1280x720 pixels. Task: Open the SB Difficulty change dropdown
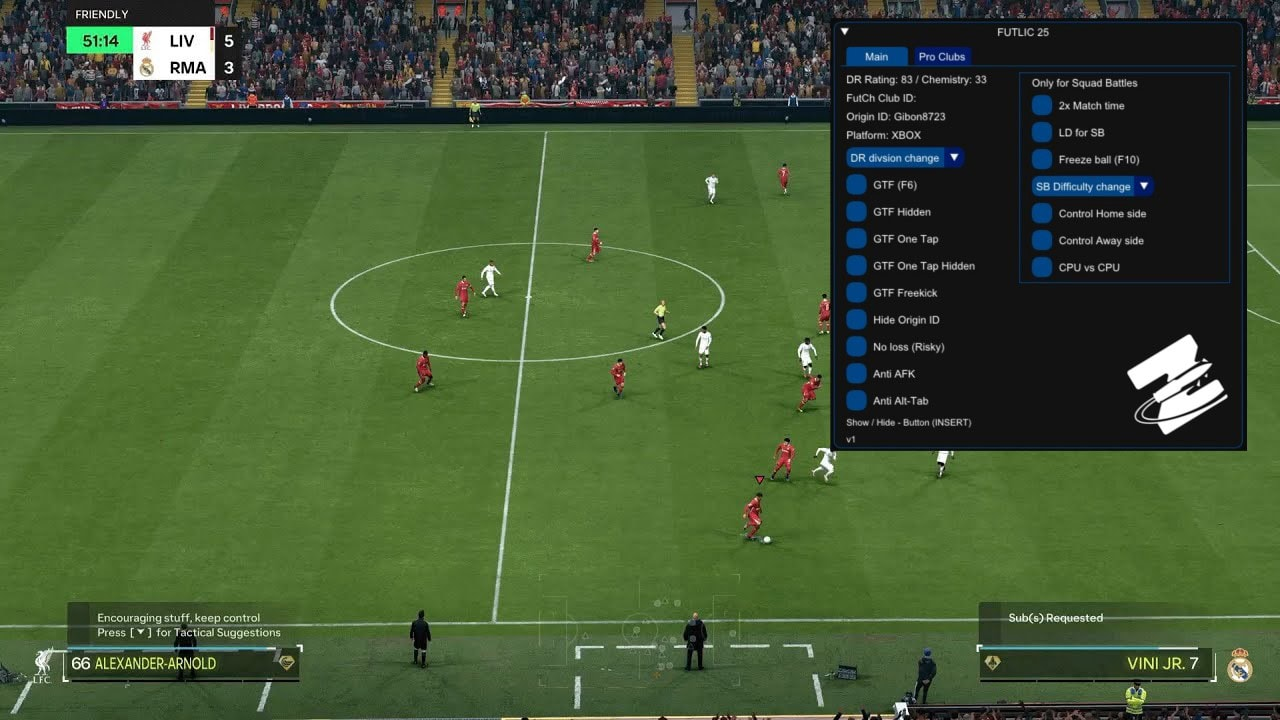[x=1090, y=186]
